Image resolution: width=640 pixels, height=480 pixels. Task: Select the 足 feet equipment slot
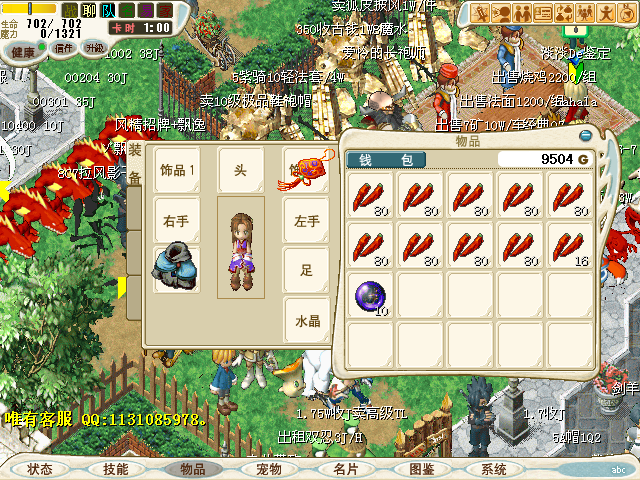point(305,269)
